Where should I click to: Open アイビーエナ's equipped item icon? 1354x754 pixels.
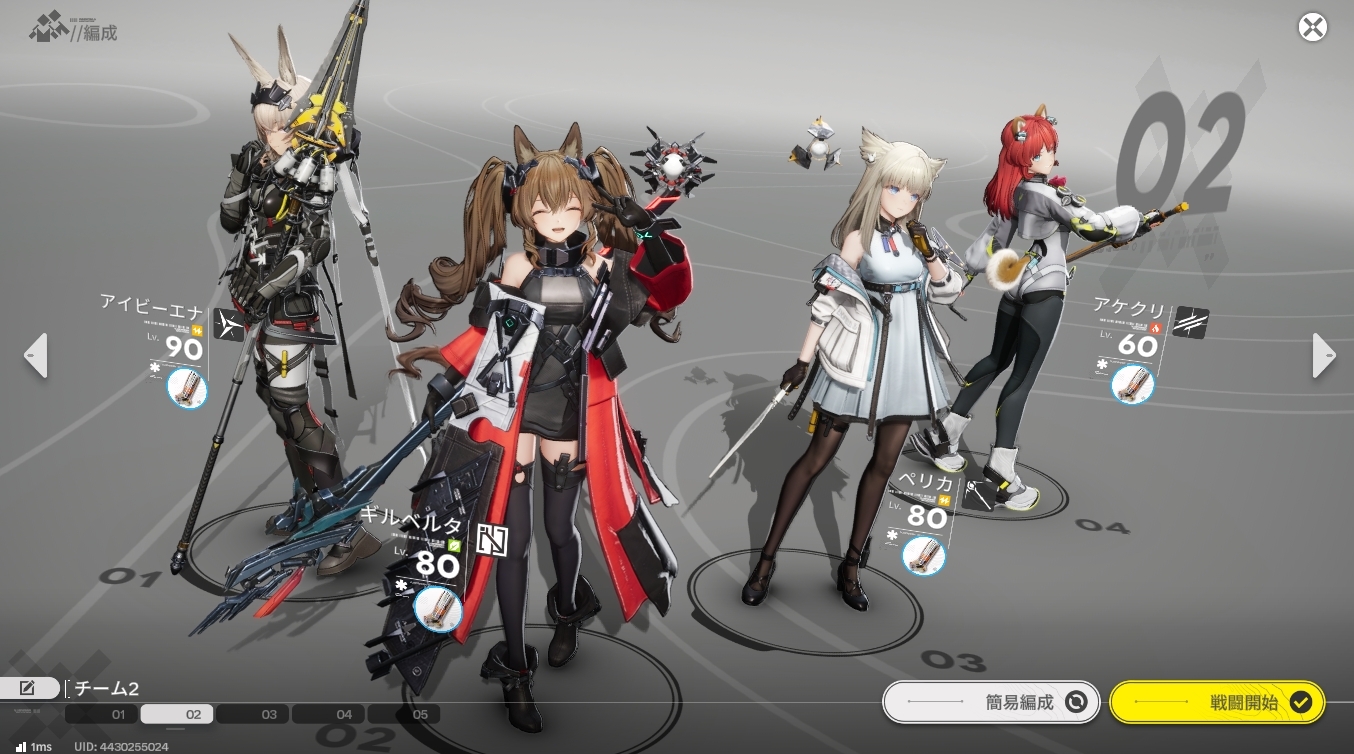point(187,388)
